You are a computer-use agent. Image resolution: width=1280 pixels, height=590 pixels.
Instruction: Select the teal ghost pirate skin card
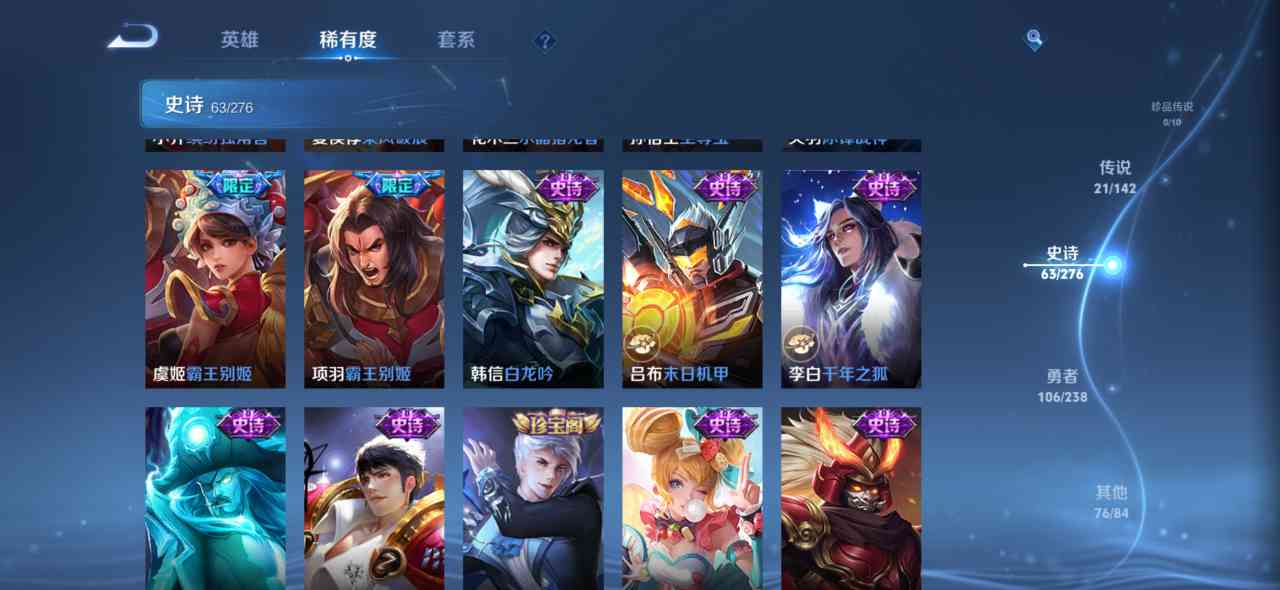(x=215, y=498)
